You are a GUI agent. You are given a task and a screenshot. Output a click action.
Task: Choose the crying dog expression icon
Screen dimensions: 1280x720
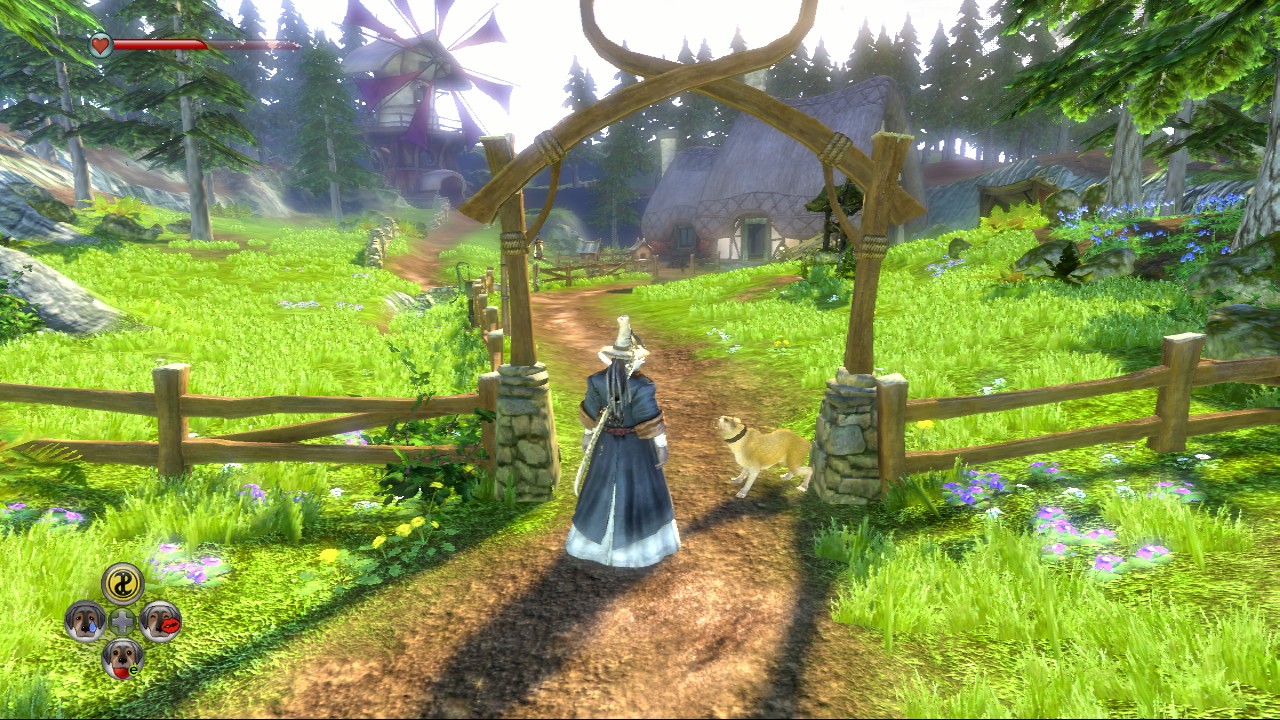(85, 620)
